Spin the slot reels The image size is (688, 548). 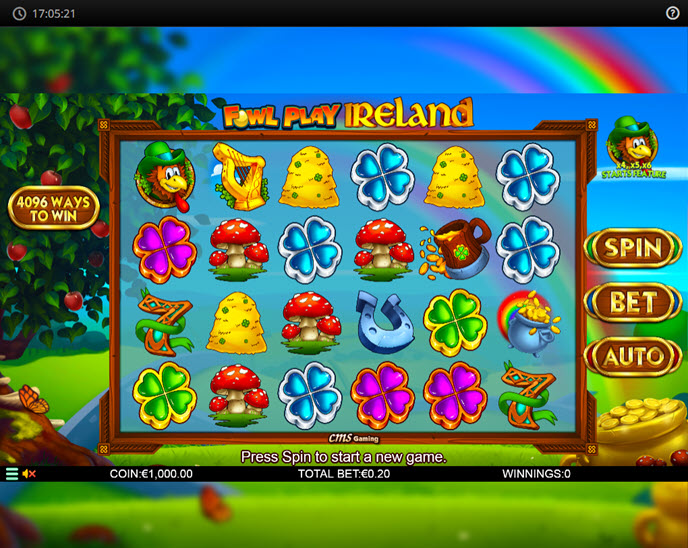[x=633, y=249]
